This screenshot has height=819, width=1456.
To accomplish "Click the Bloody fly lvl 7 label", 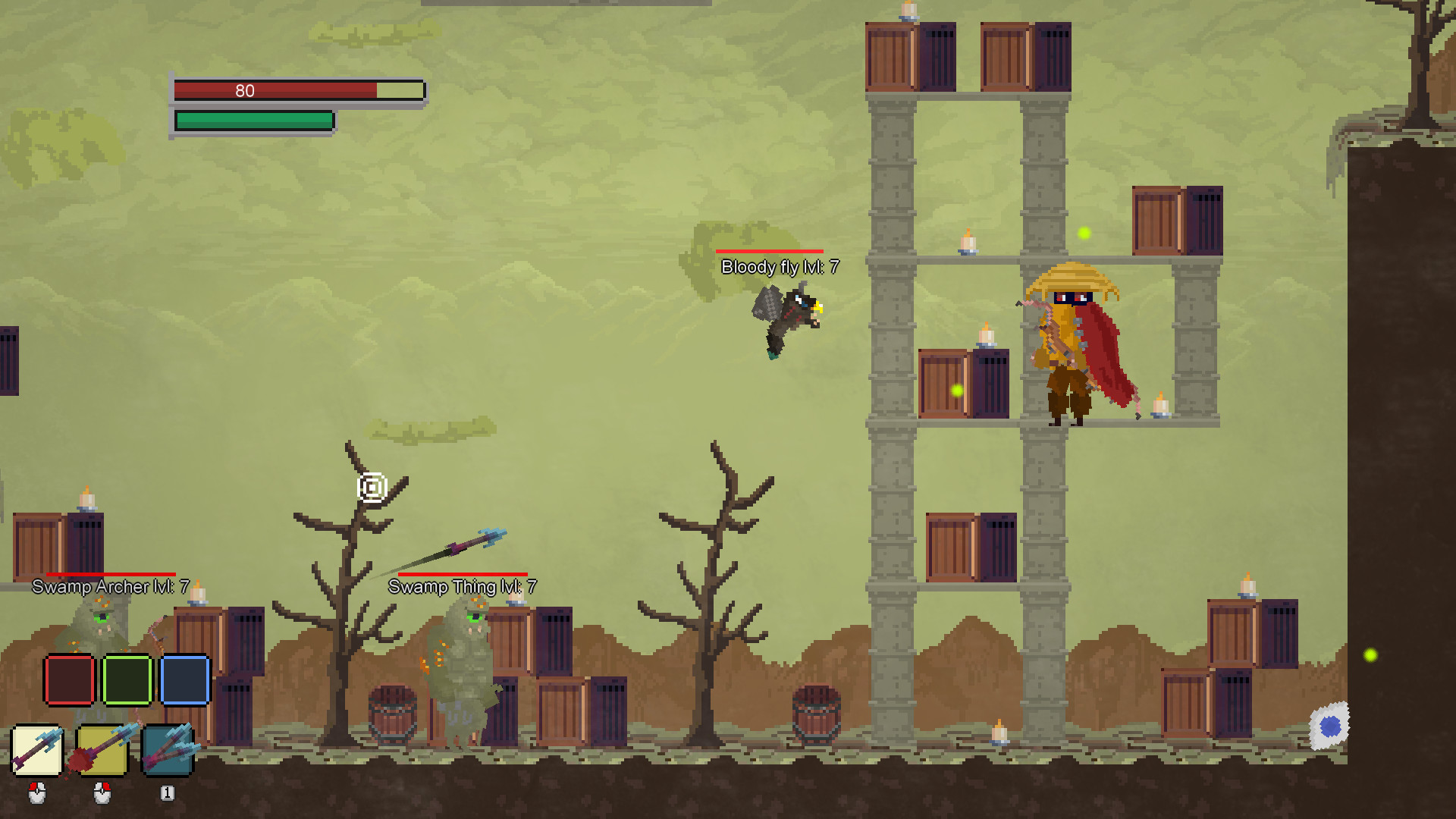I will click(x=780, y=267).
